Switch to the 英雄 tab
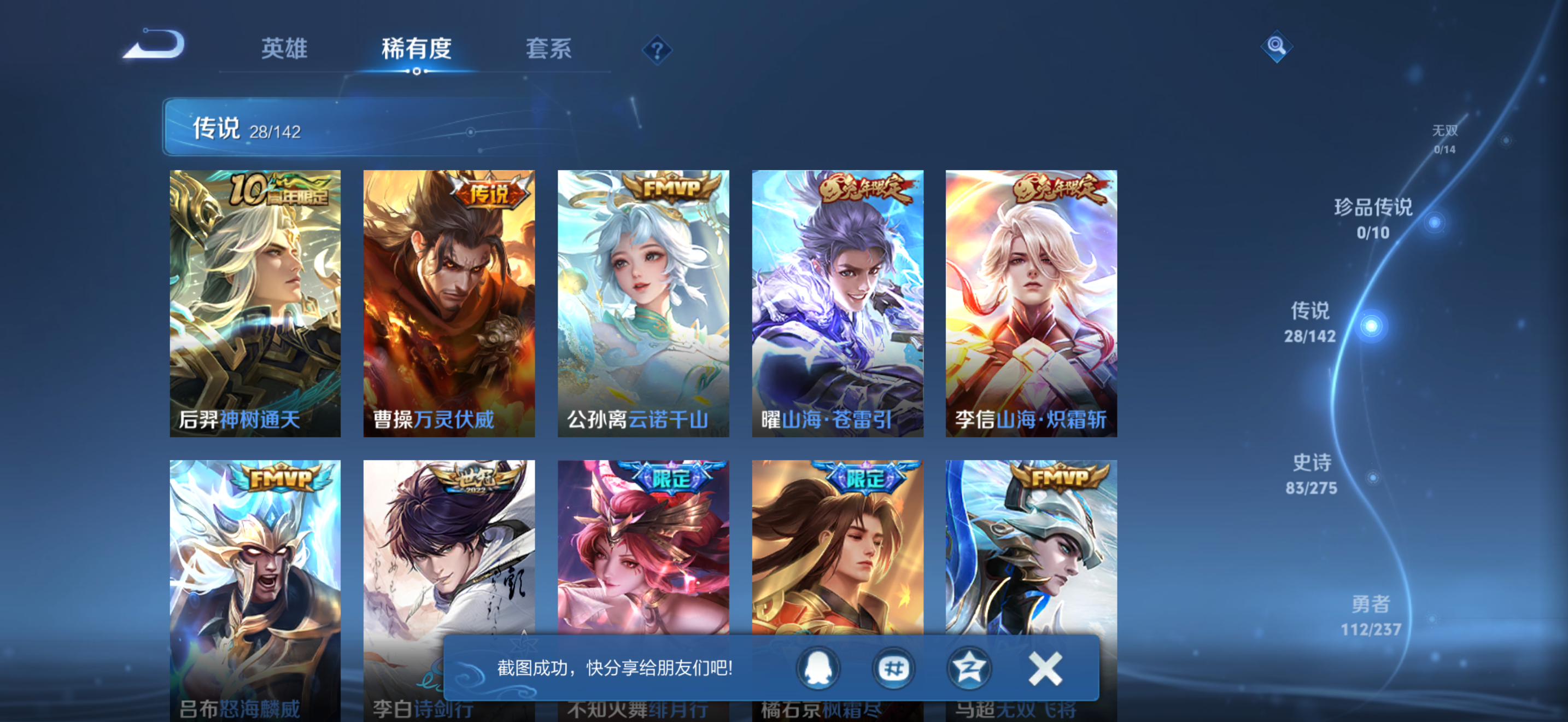Screen dimensions: 1568x722 click(284, 50)
